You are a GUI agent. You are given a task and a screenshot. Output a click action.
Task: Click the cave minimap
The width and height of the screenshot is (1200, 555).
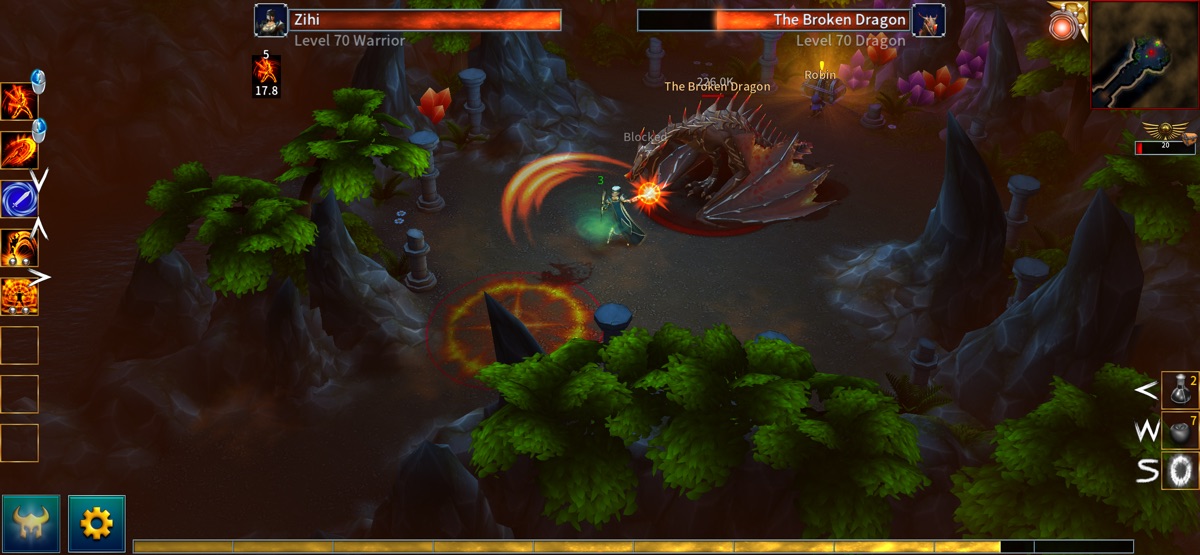(1144, 54)
